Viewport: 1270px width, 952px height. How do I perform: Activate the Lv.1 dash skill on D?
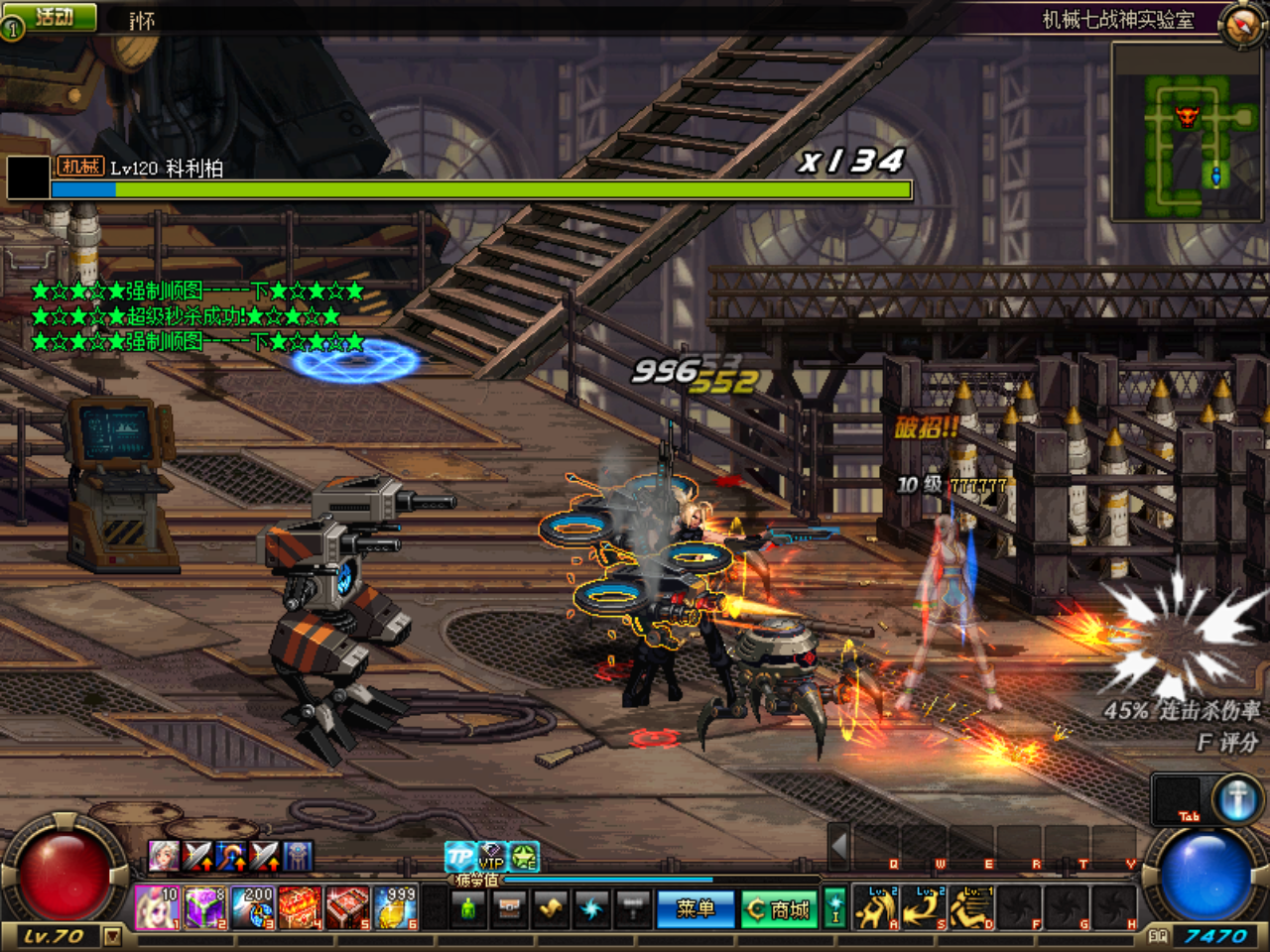pos(972,907)
